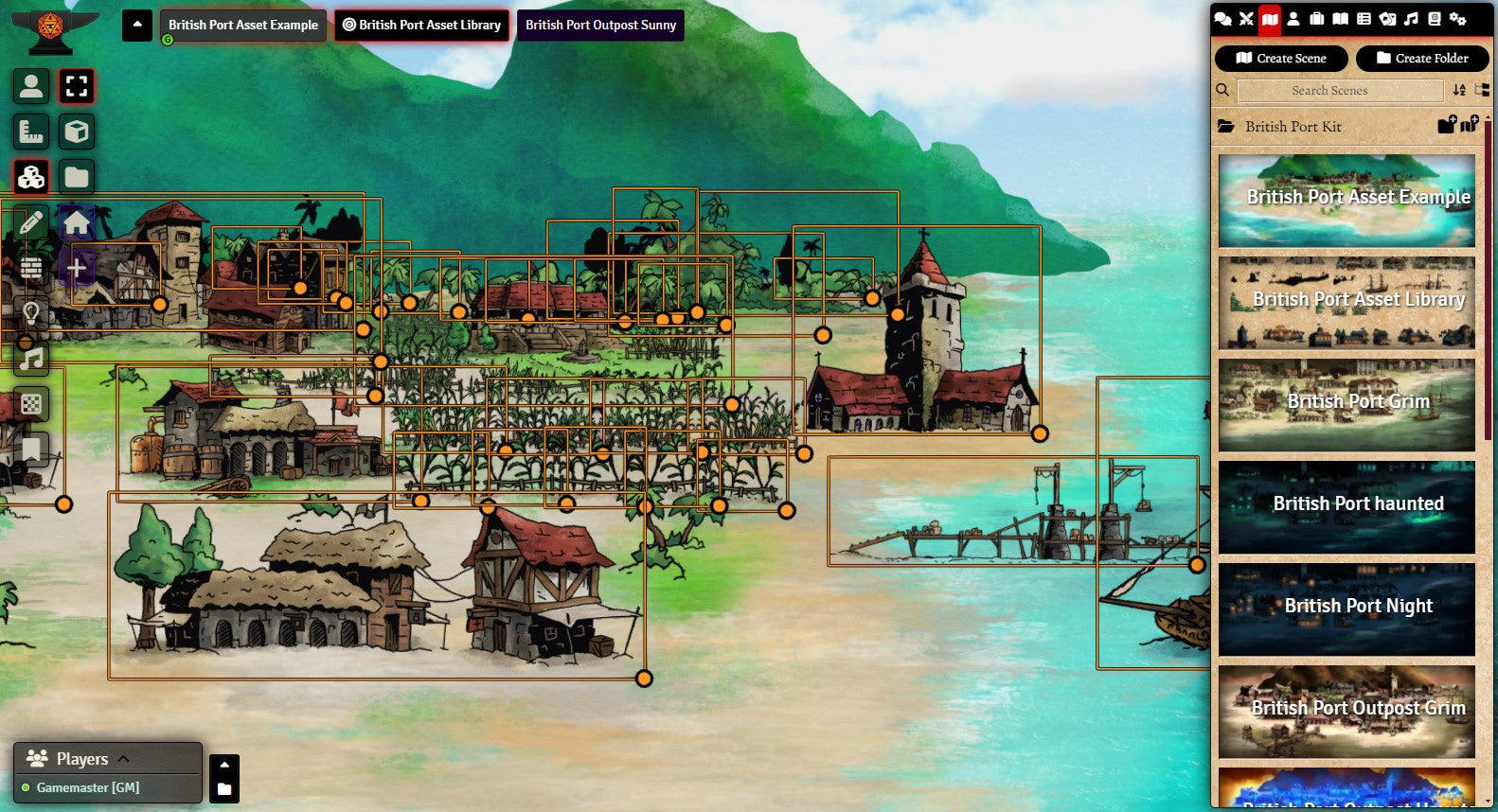Open the British Port Asset Library scene tab
The image size is (1498, 812).
tap(421, 26)
